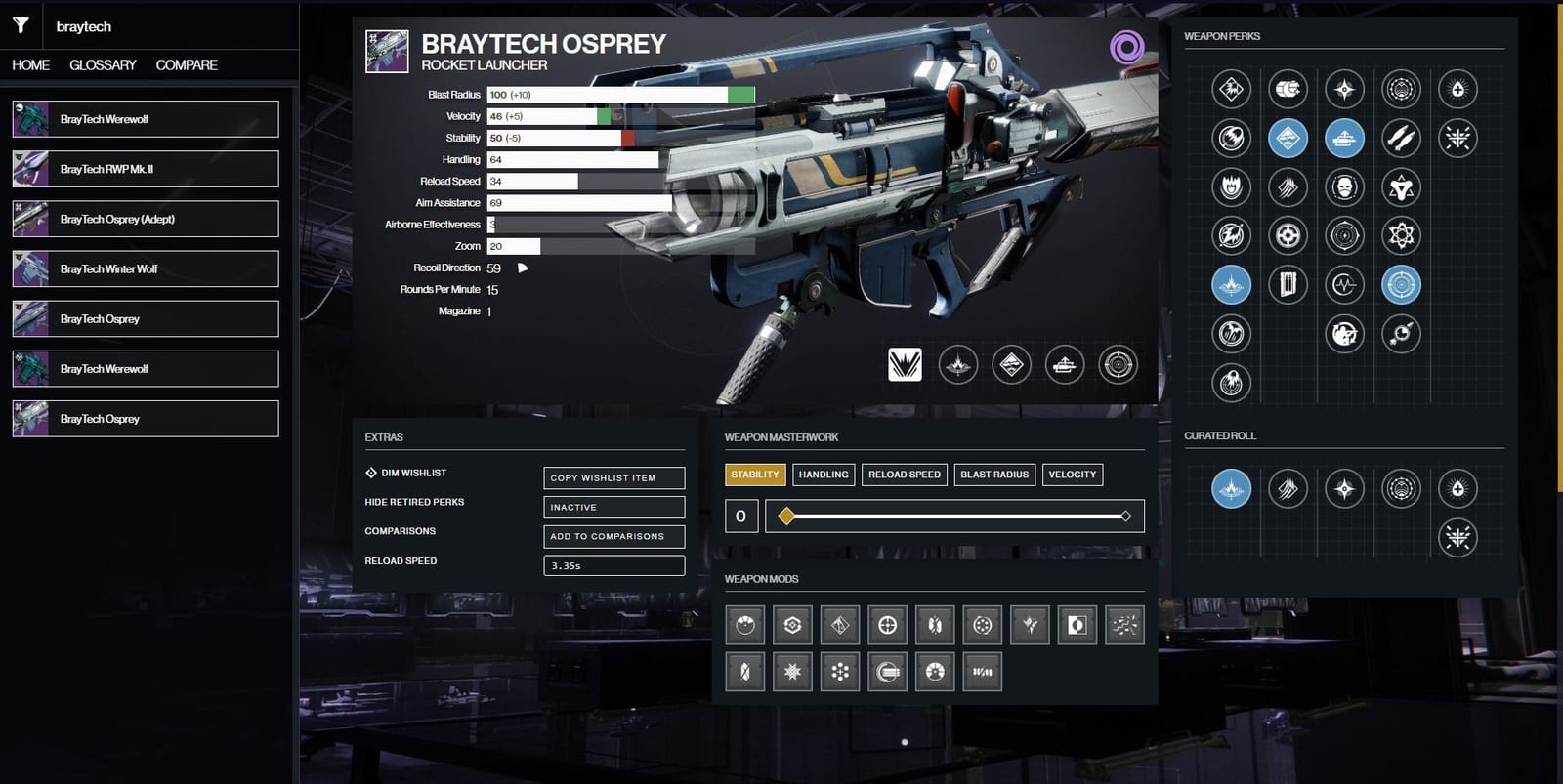Click the Targeting Adjuster crosshair mod icon
The width and height of the screenshot is (1563, 784).
coord(889,625)
